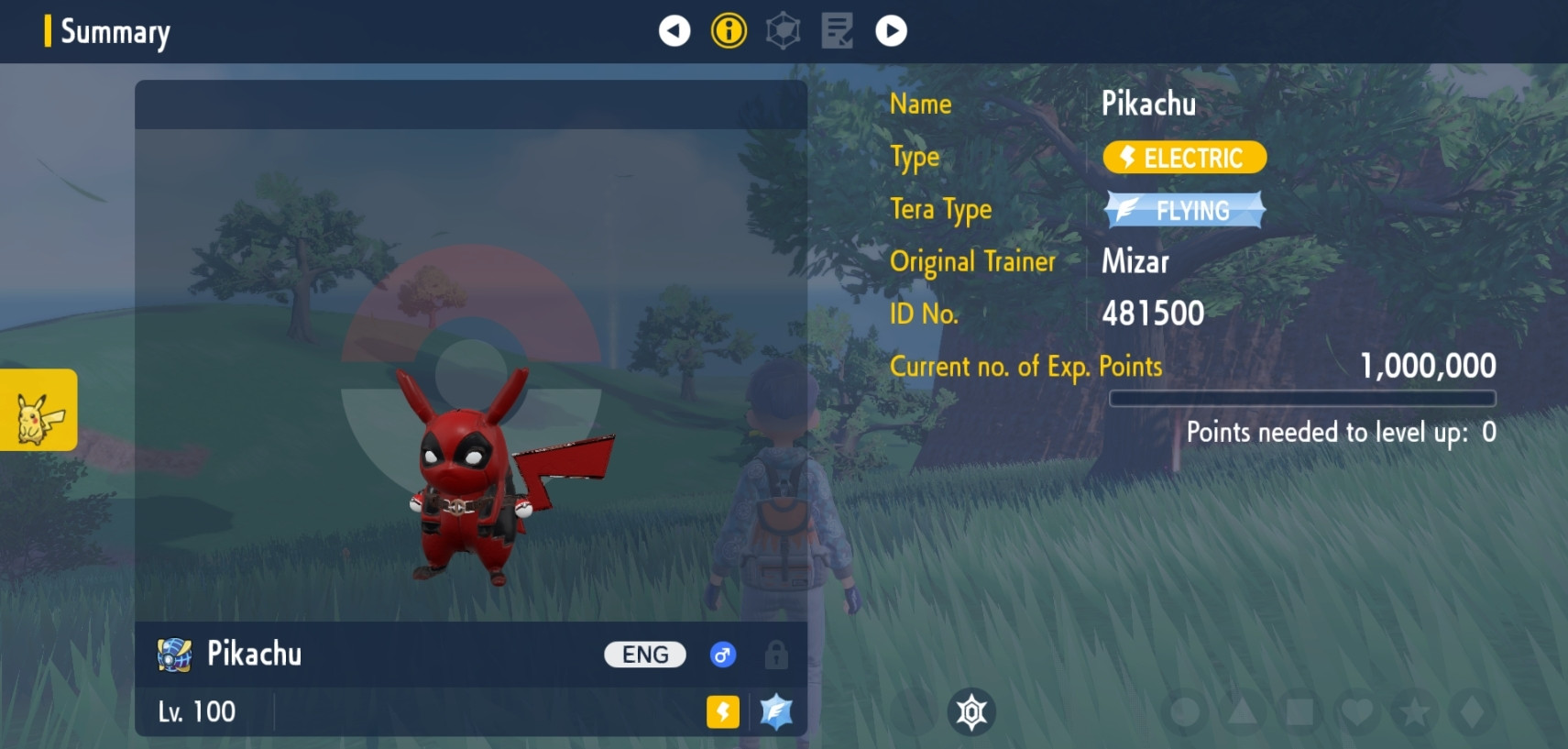
Task: Click the yellow Electric type icon near Lv. 100
Action: [x=724, y=712]
